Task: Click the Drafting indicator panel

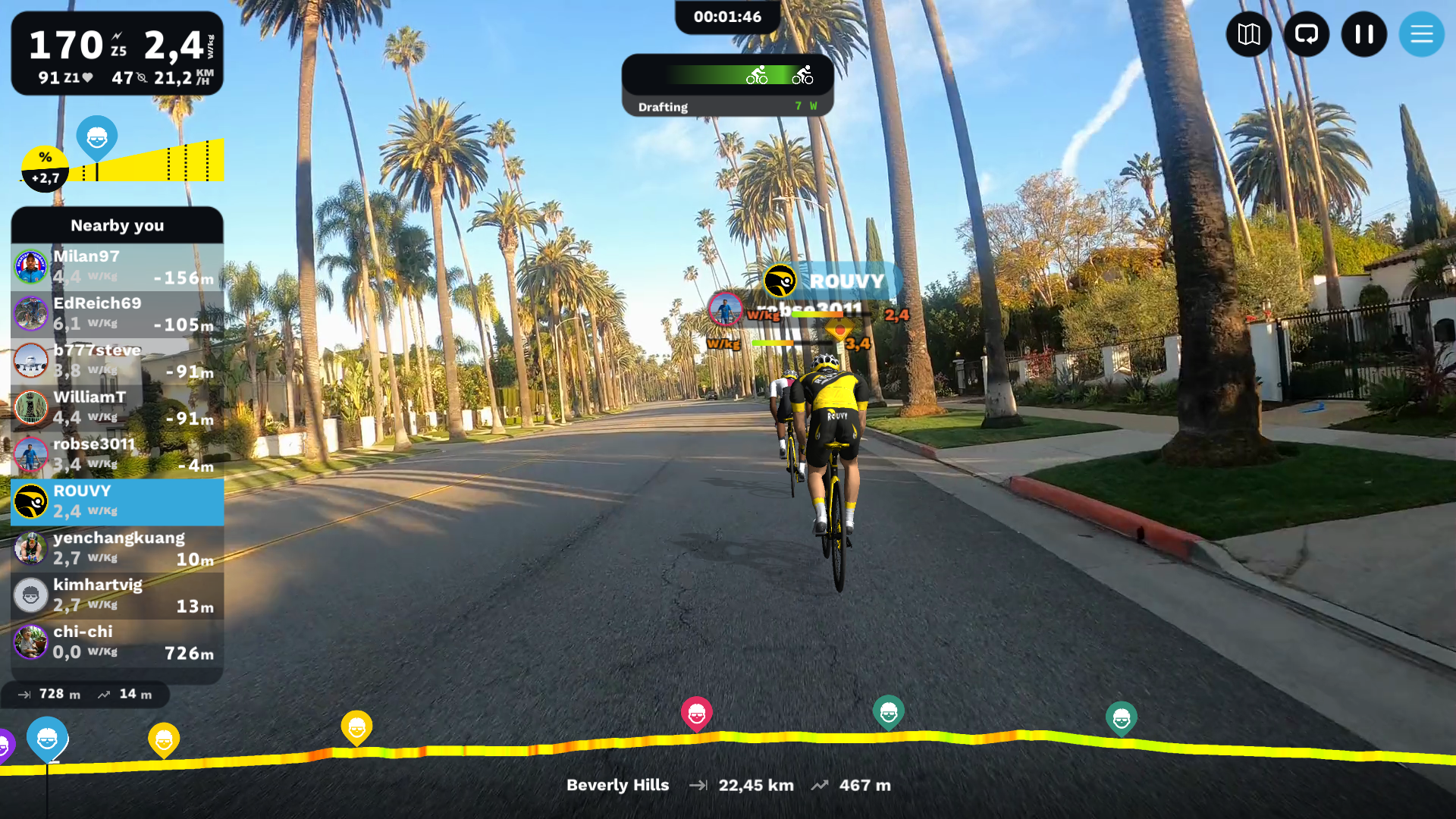Action: 727,85
